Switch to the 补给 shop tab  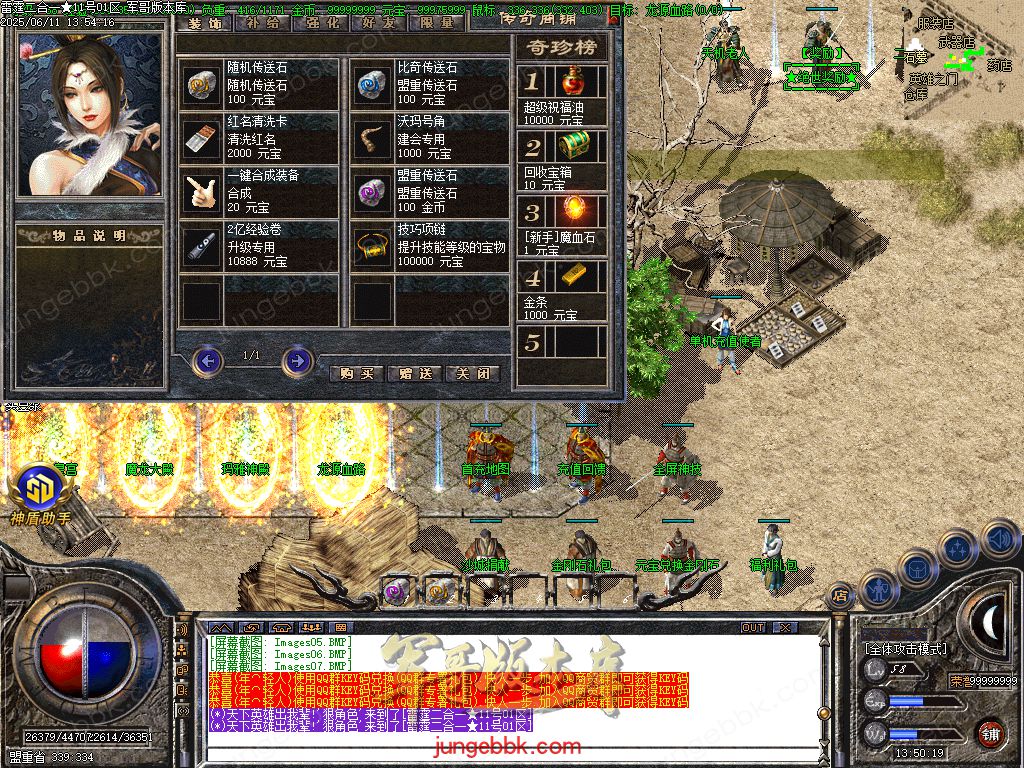pyautogui.click(x=262, y=22)
